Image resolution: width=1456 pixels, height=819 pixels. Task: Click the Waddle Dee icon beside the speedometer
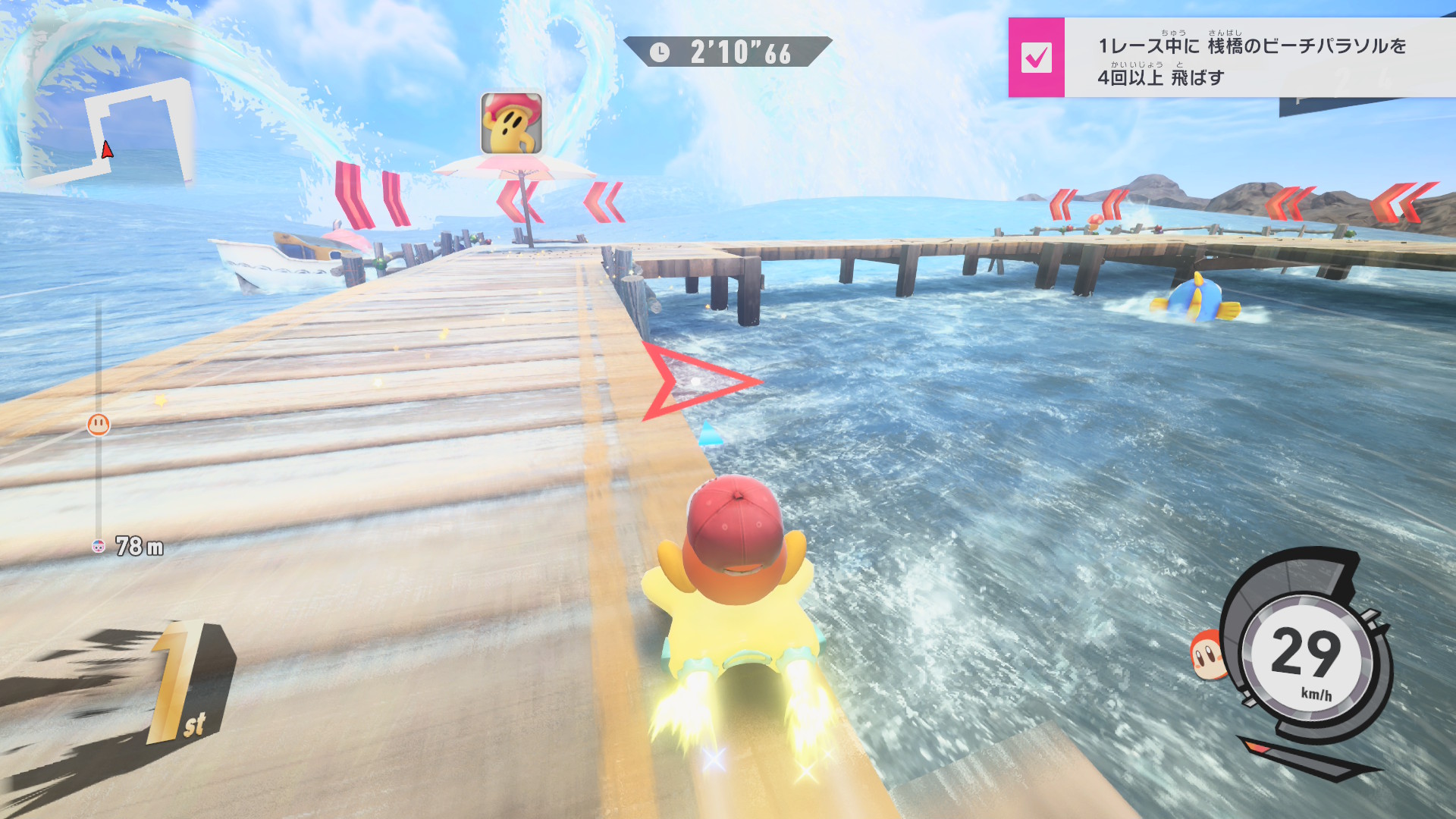click(x=1207, y=654)
